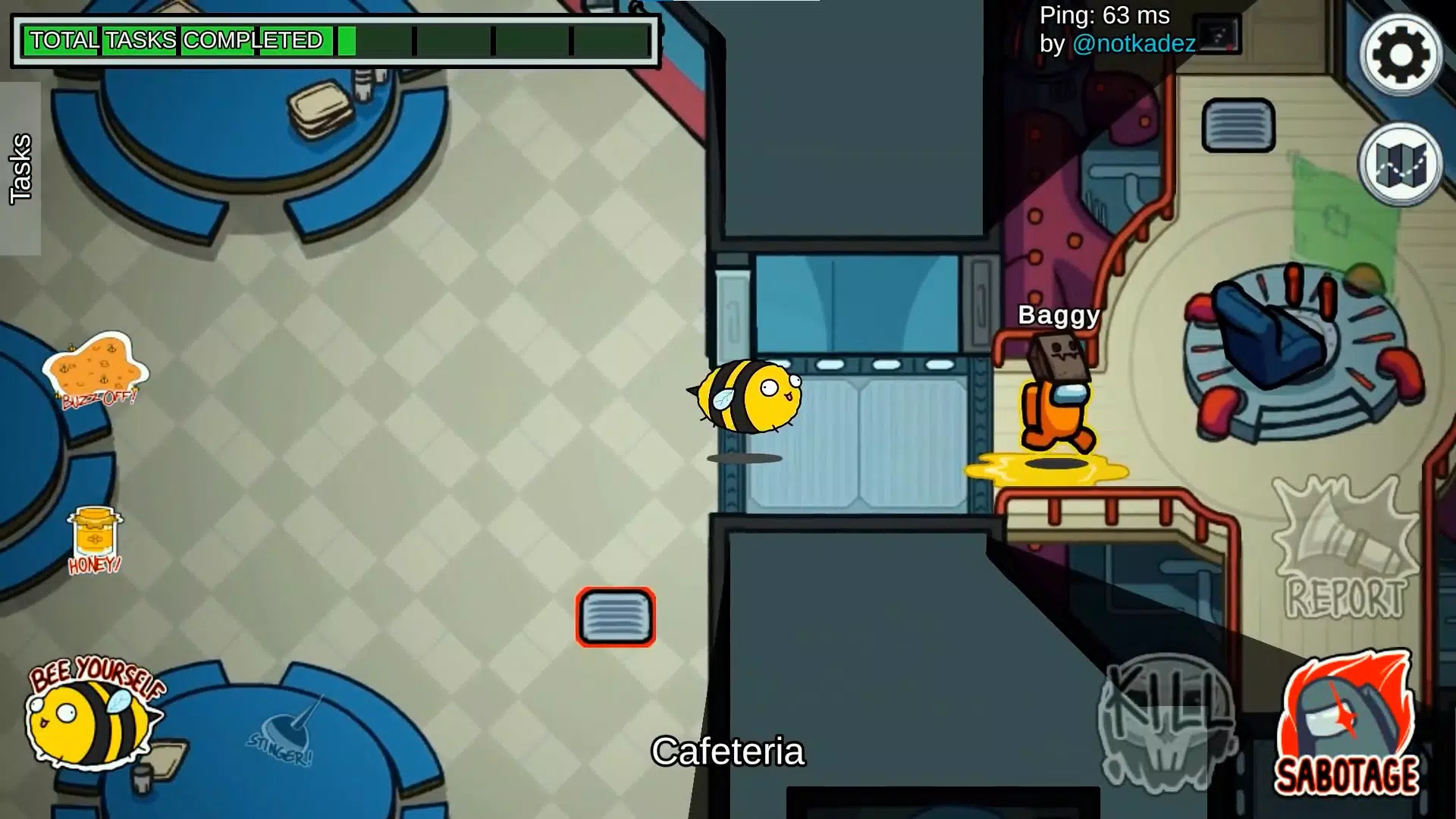Open the settings gear menu
The width and height of the screenshot is (1456, 819).
[1399, 53]
